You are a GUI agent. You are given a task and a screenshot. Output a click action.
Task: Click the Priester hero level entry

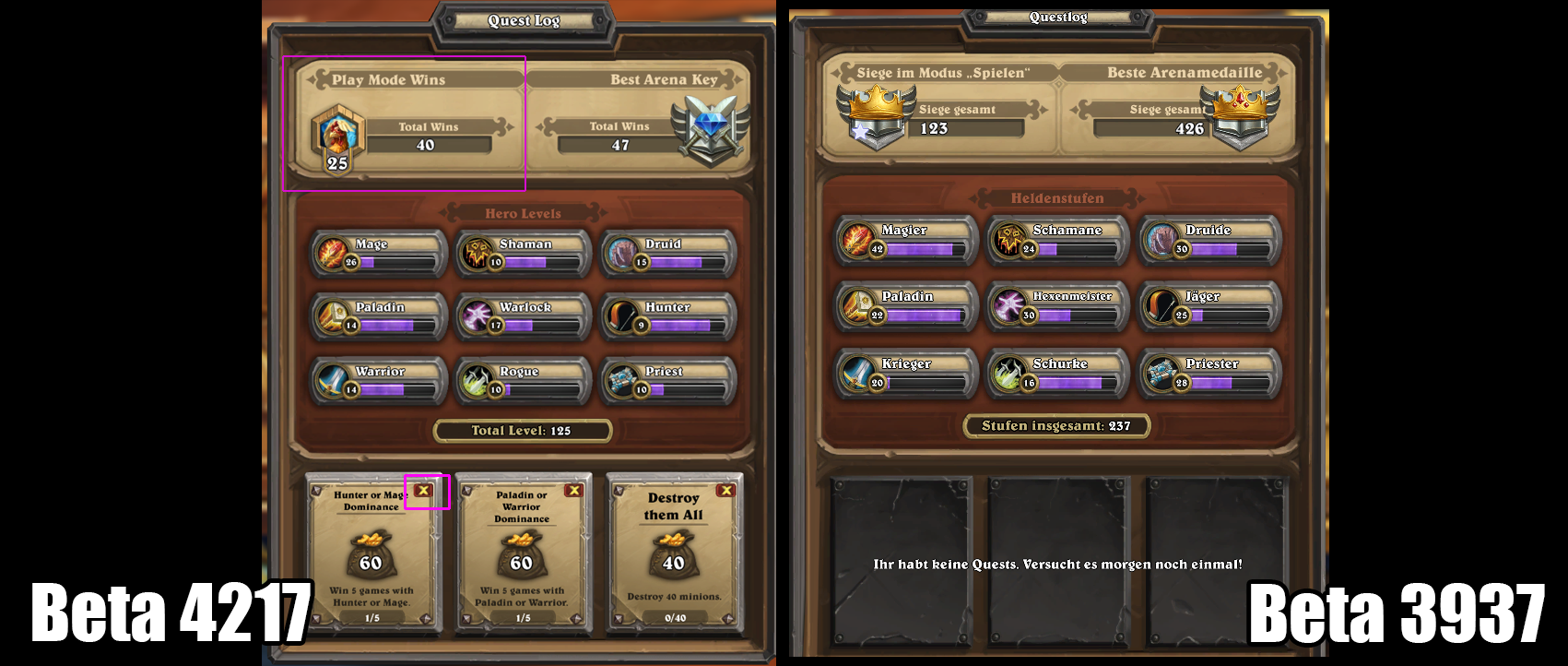click(1210, 374)
